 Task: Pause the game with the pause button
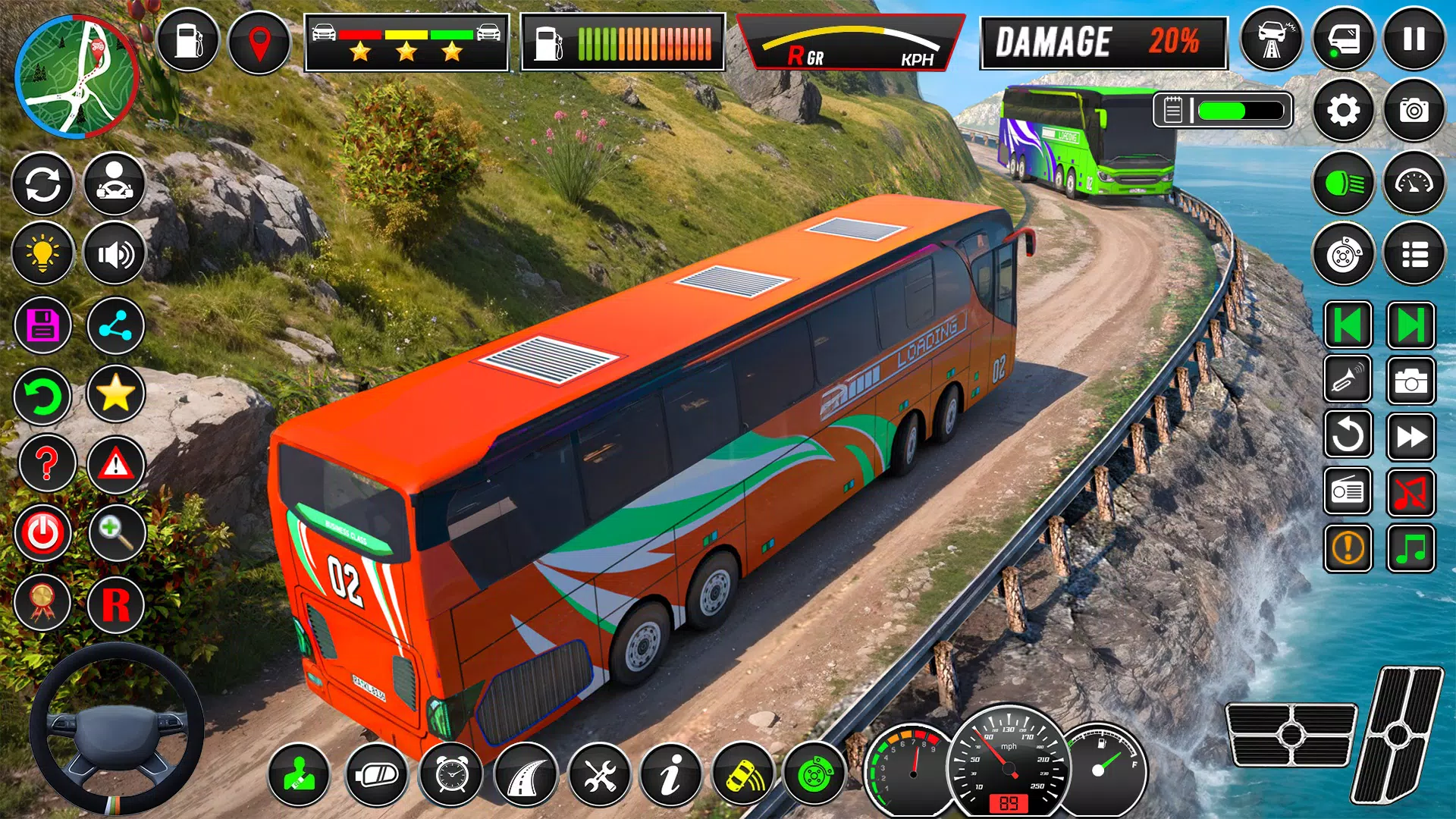pos(1414,39)
